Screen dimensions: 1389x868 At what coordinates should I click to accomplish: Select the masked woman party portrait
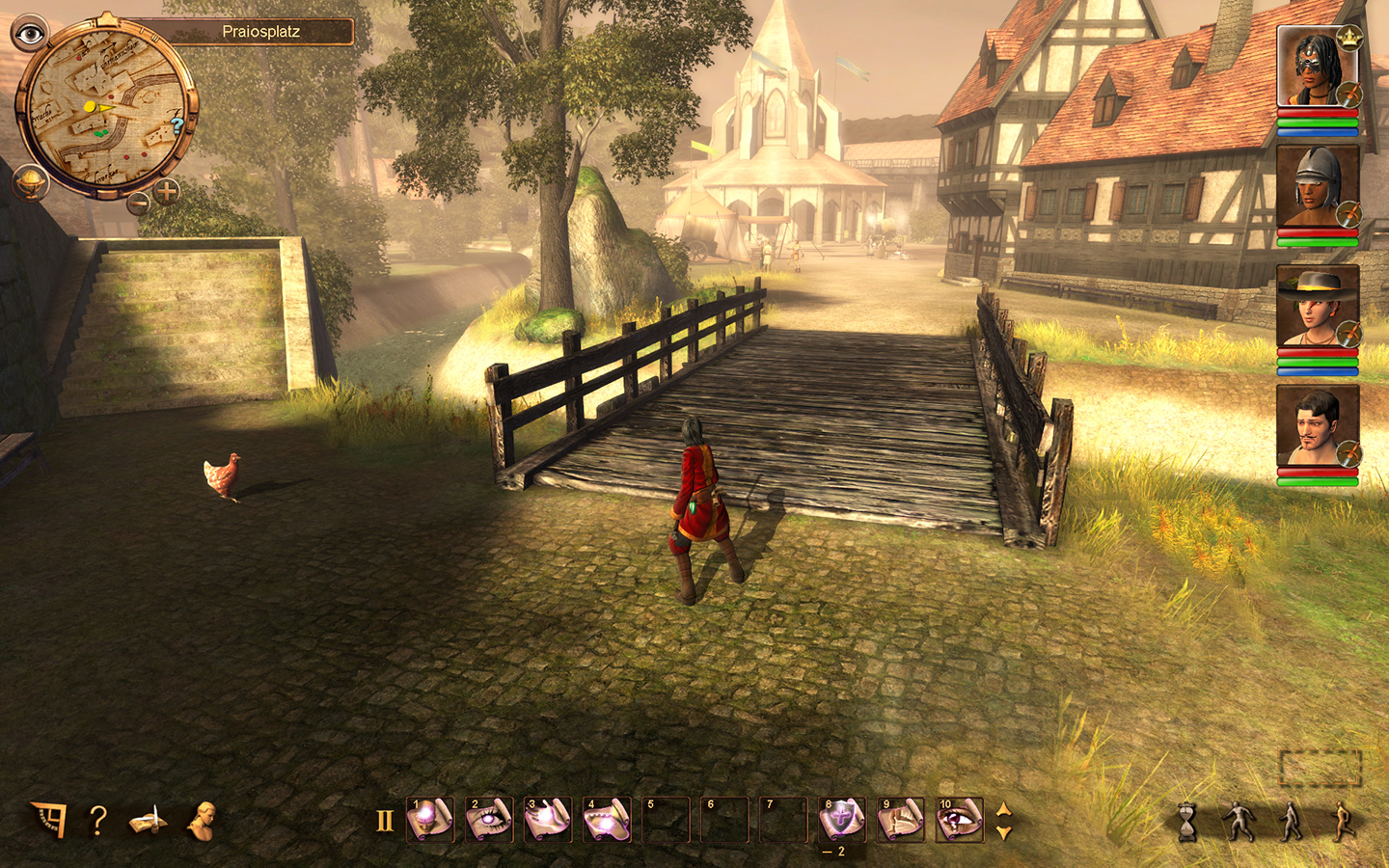(1317, 68)
